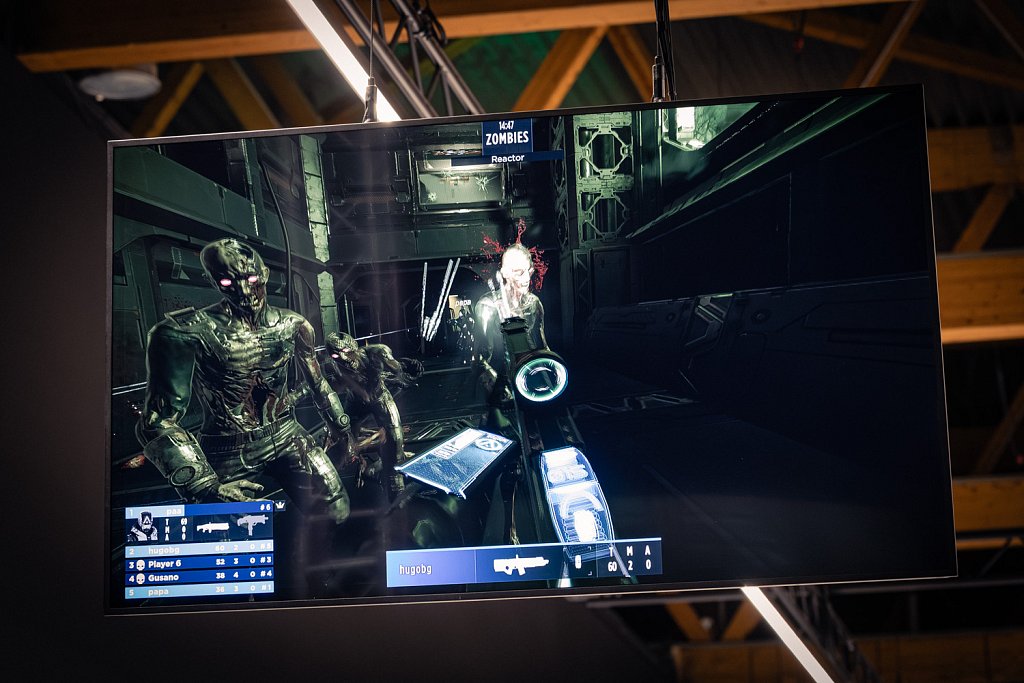This screenshot has width=1024, height=683.
Task: Select the hugobg row in the scoreboard
Action: pos(198,549)
